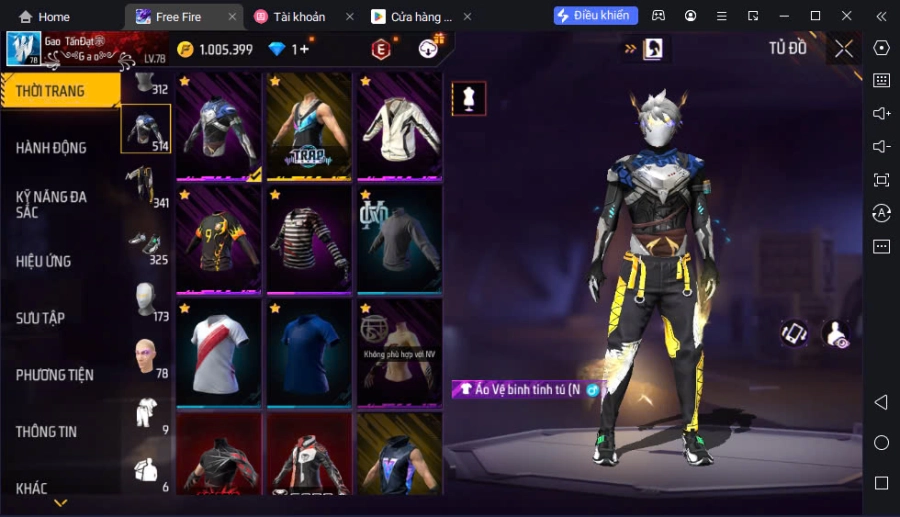Choose the white hoodie jacket
Screen dimensions: 900x517
pyautogui.click(x=399, y=127)
